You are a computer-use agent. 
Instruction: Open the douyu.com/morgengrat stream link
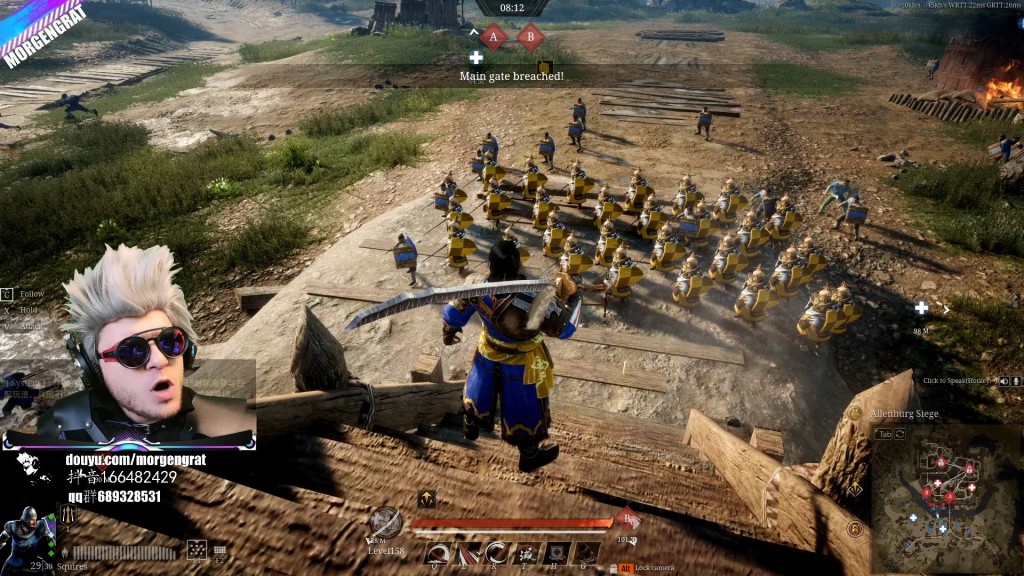127,460
